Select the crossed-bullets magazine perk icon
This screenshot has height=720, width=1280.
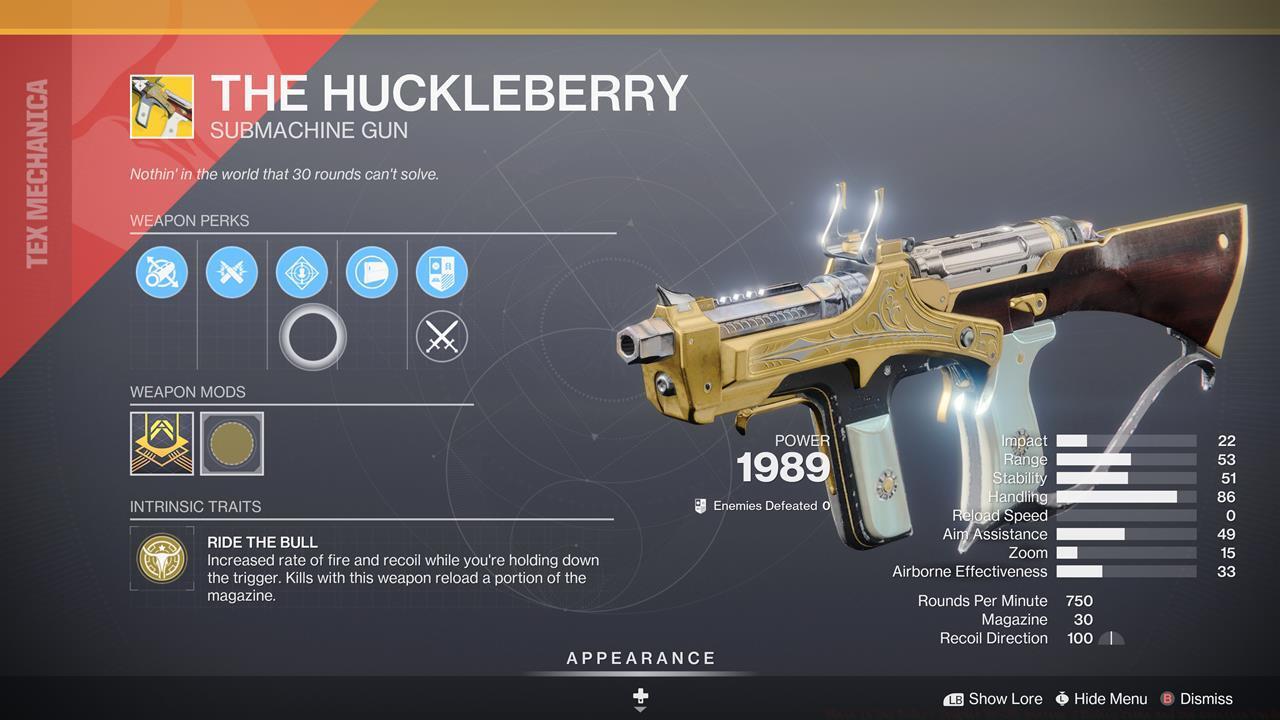pyautogui.click(x=232, y=272)
